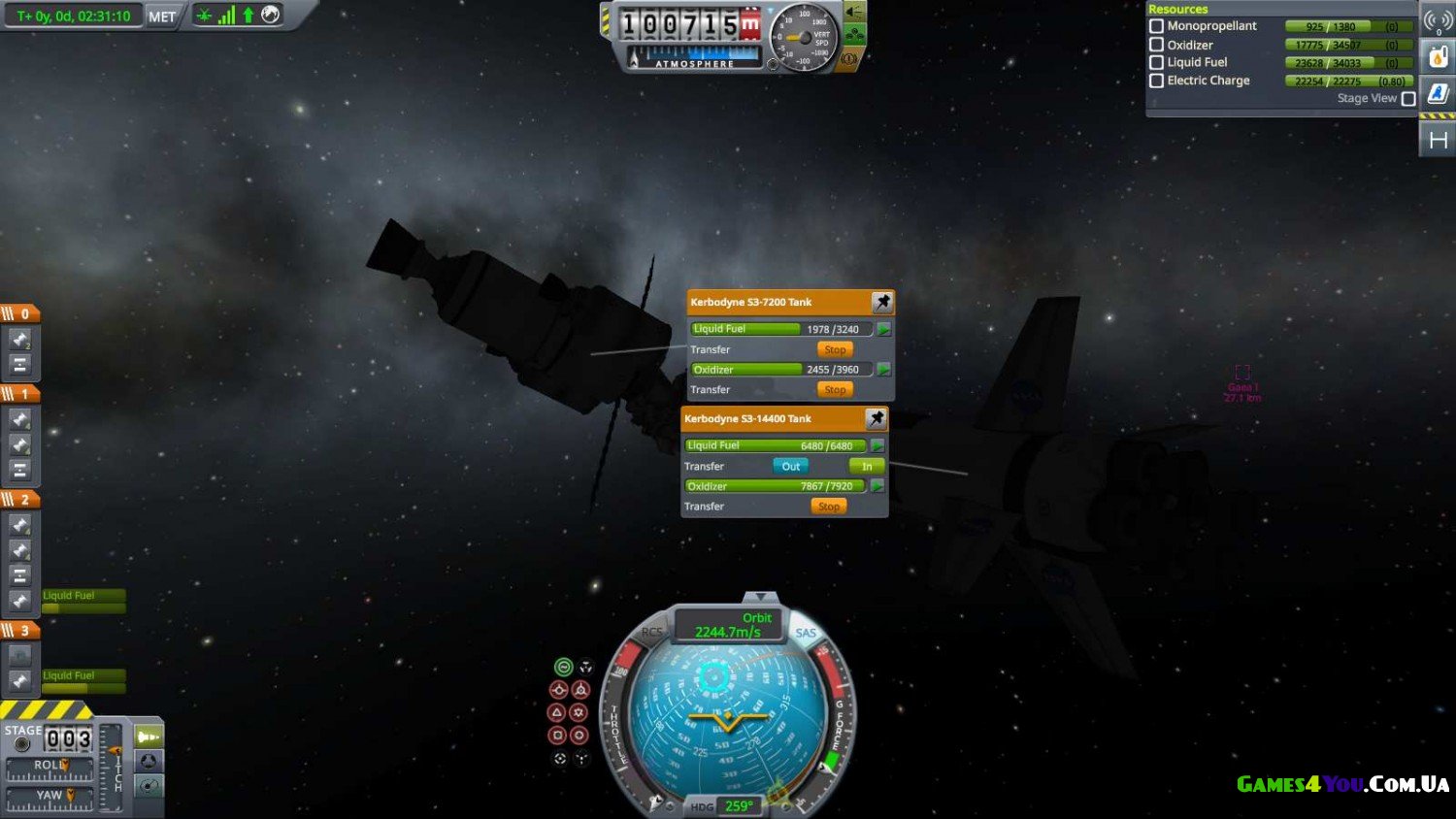Tick the Monopropellant resource checkbox
The height and width of the screenshot is (819, 1456).
pos(1156,26)
